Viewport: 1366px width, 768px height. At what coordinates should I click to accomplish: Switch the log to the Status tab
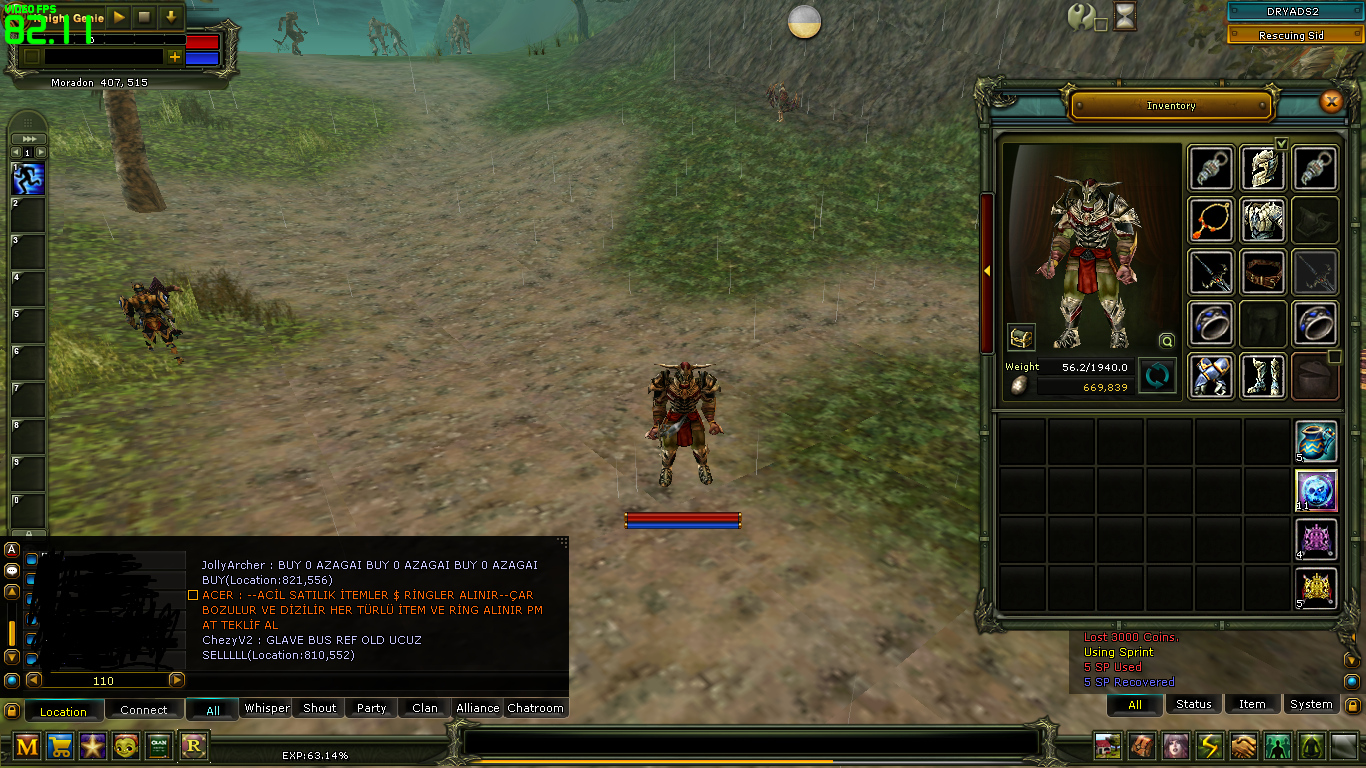[x=1193, y=704]
